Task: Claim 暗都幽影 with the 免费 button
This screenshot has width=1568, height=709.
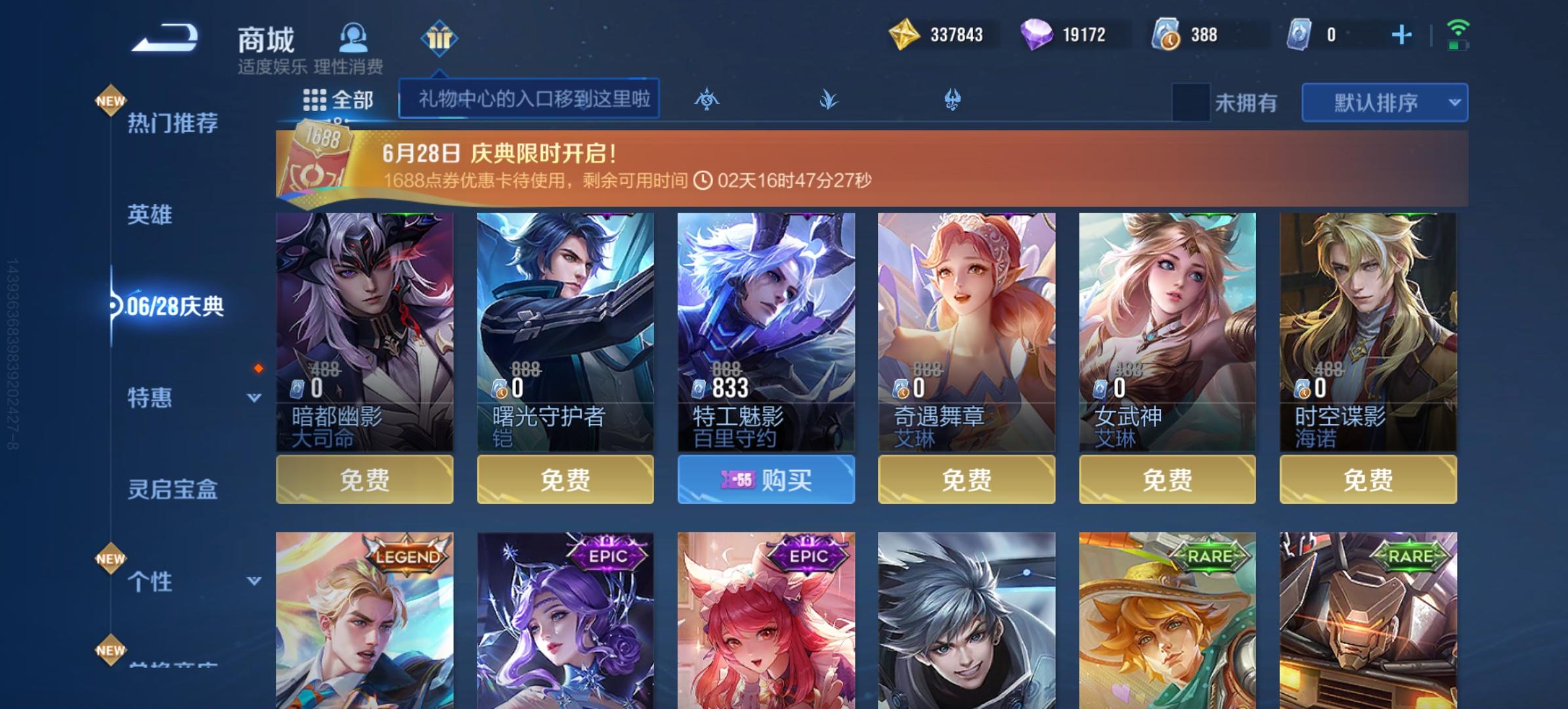Action: pos(366,481)
